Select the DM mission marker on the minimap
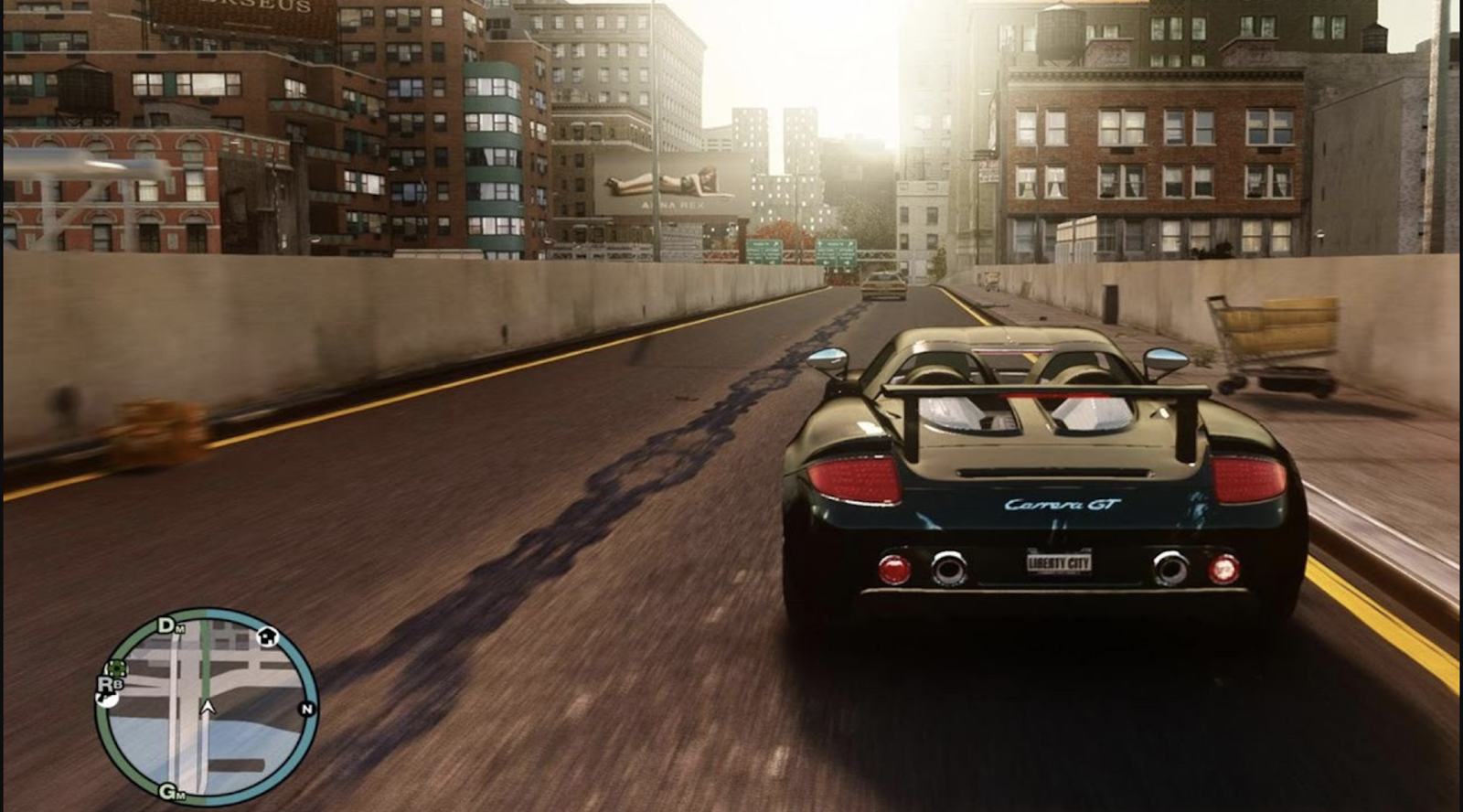Screen dimensions: 1463x812 tap(169, 625)
